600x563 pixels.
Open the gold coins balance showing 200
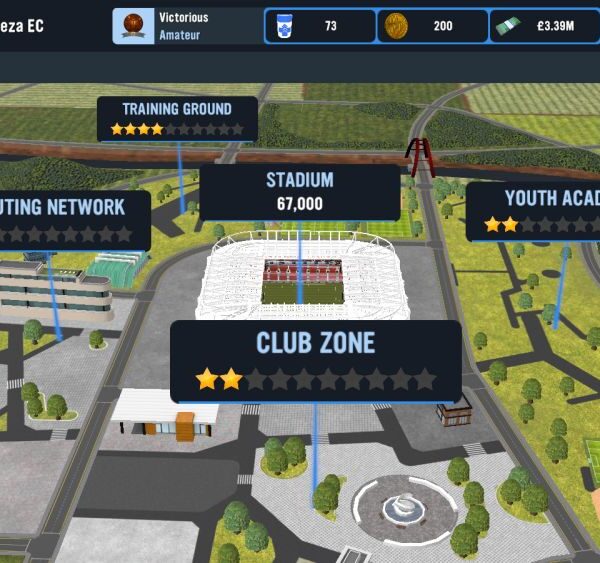tap(432, 26)
